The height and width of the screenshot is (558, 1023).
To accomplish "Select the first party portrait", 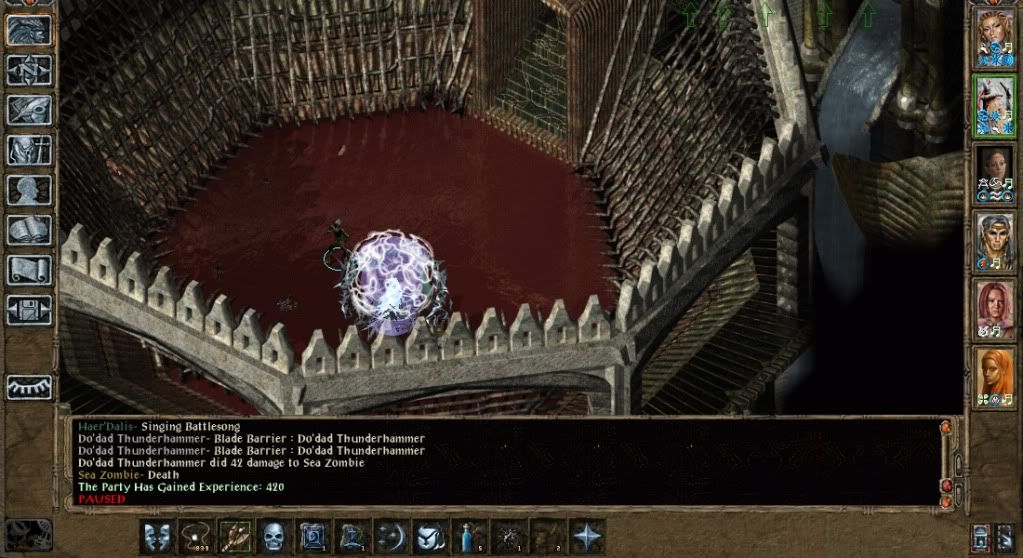I will coord(994,39).
